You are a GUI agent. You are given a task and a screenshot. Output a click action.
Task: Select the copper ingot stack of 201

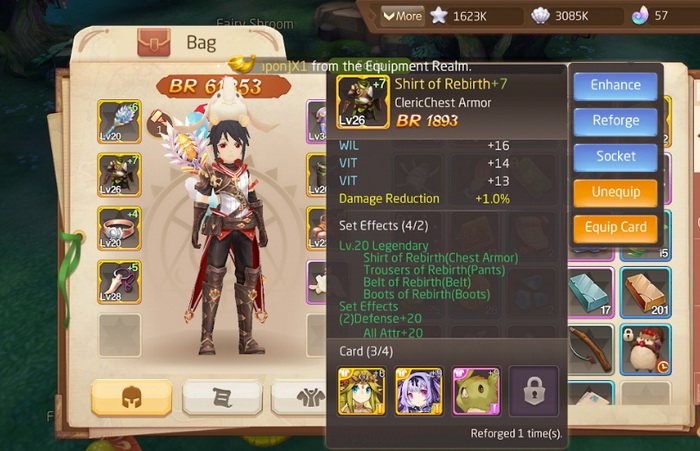coord(644,292)
